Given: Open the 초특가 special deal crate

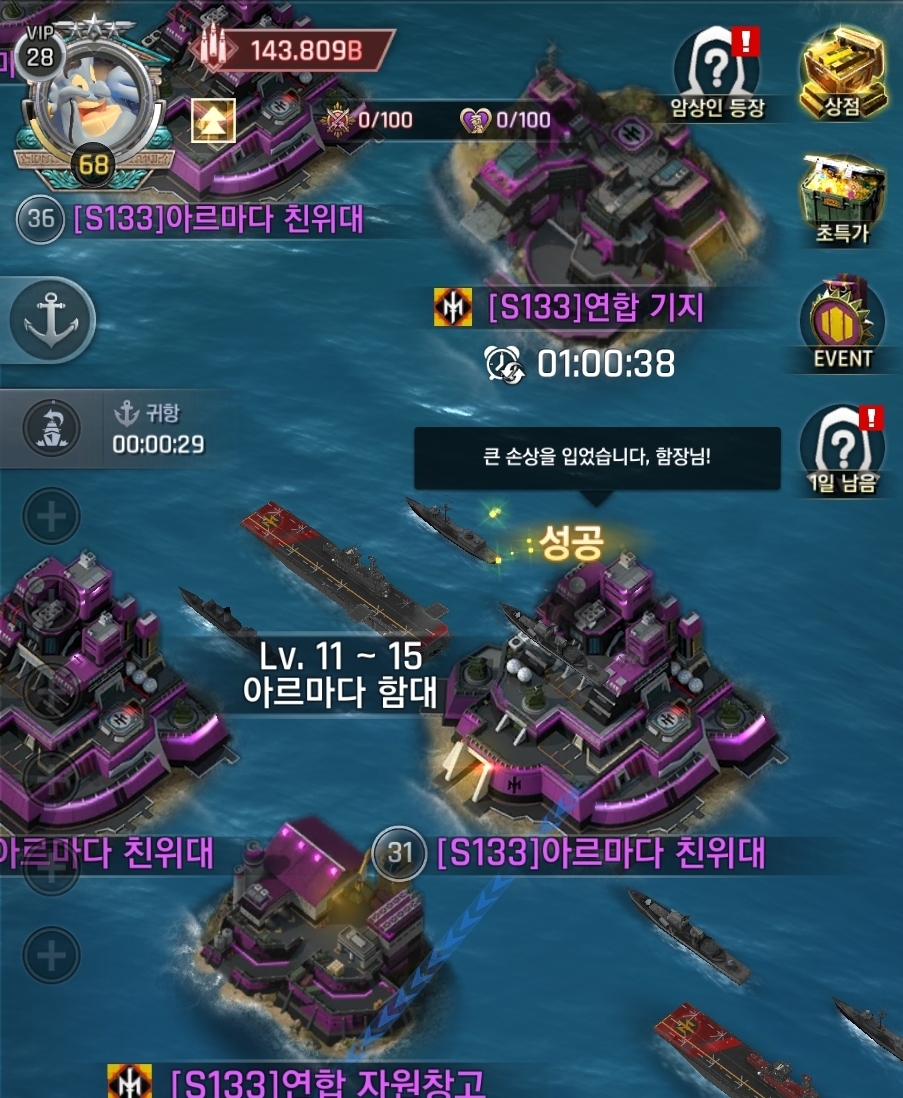Looking at the screenshot, I should coord(845,196).
